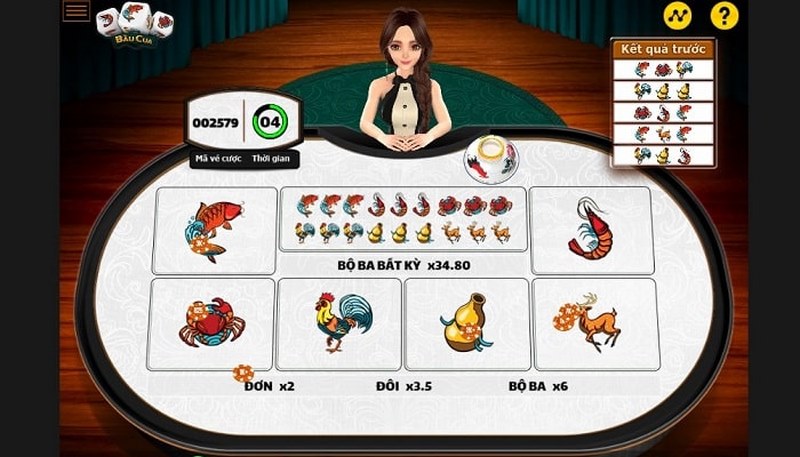The image size is (800, 457).
Task: Bet on the shrimp tile
Action: (x=591, y=230)
